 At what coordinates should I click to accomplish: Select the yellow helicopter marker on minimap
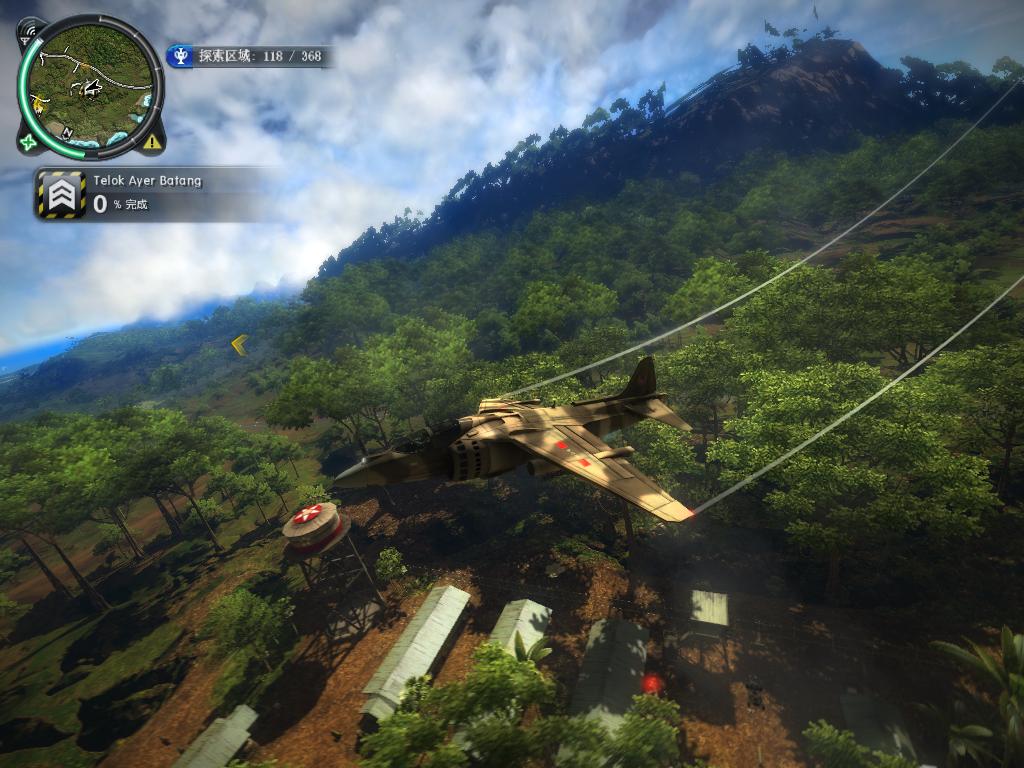click(40, 103)
